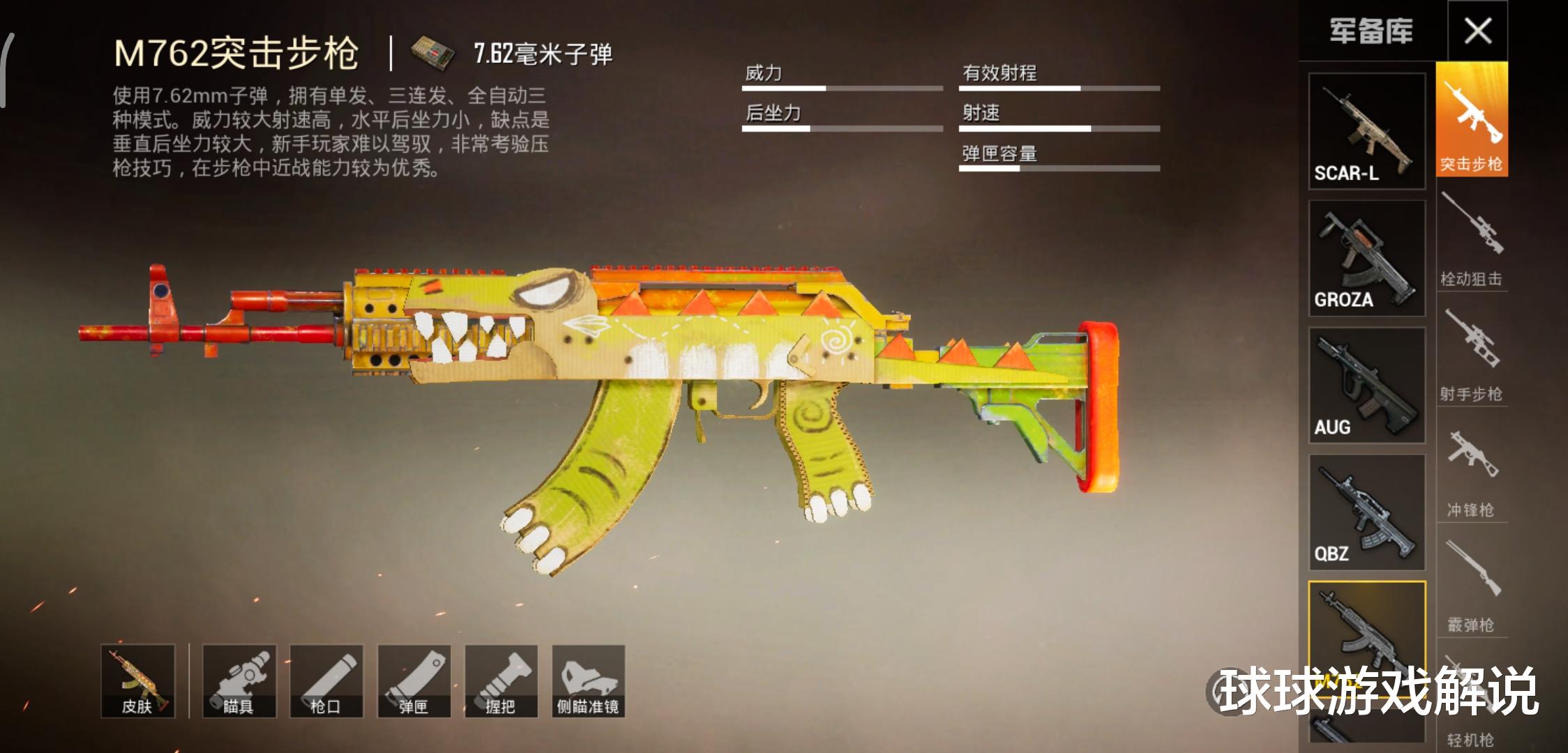Screen dimensions: 1568x753
Task: Choose the 弹匣 magazine attachment slot
Action: [414, 681]
